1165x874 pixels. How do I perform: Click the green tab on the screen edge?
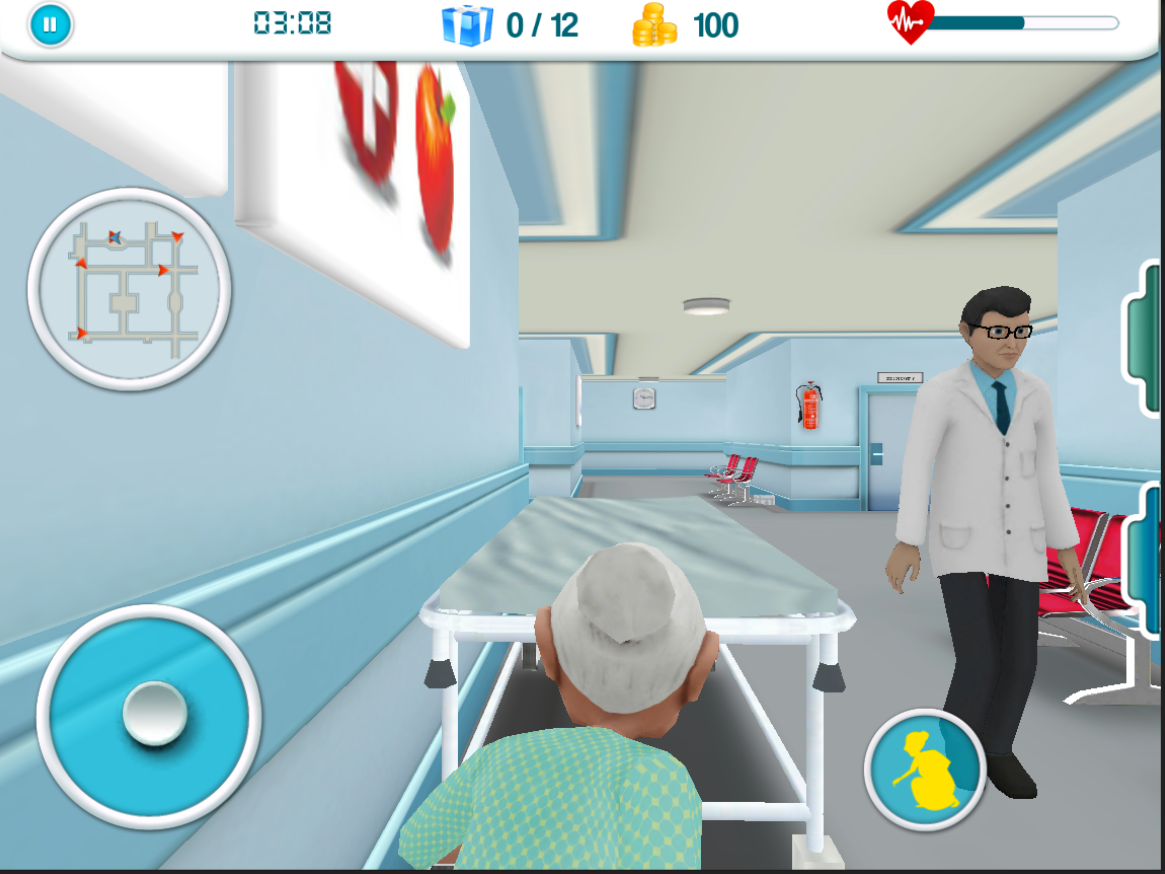coord(1146,338)
